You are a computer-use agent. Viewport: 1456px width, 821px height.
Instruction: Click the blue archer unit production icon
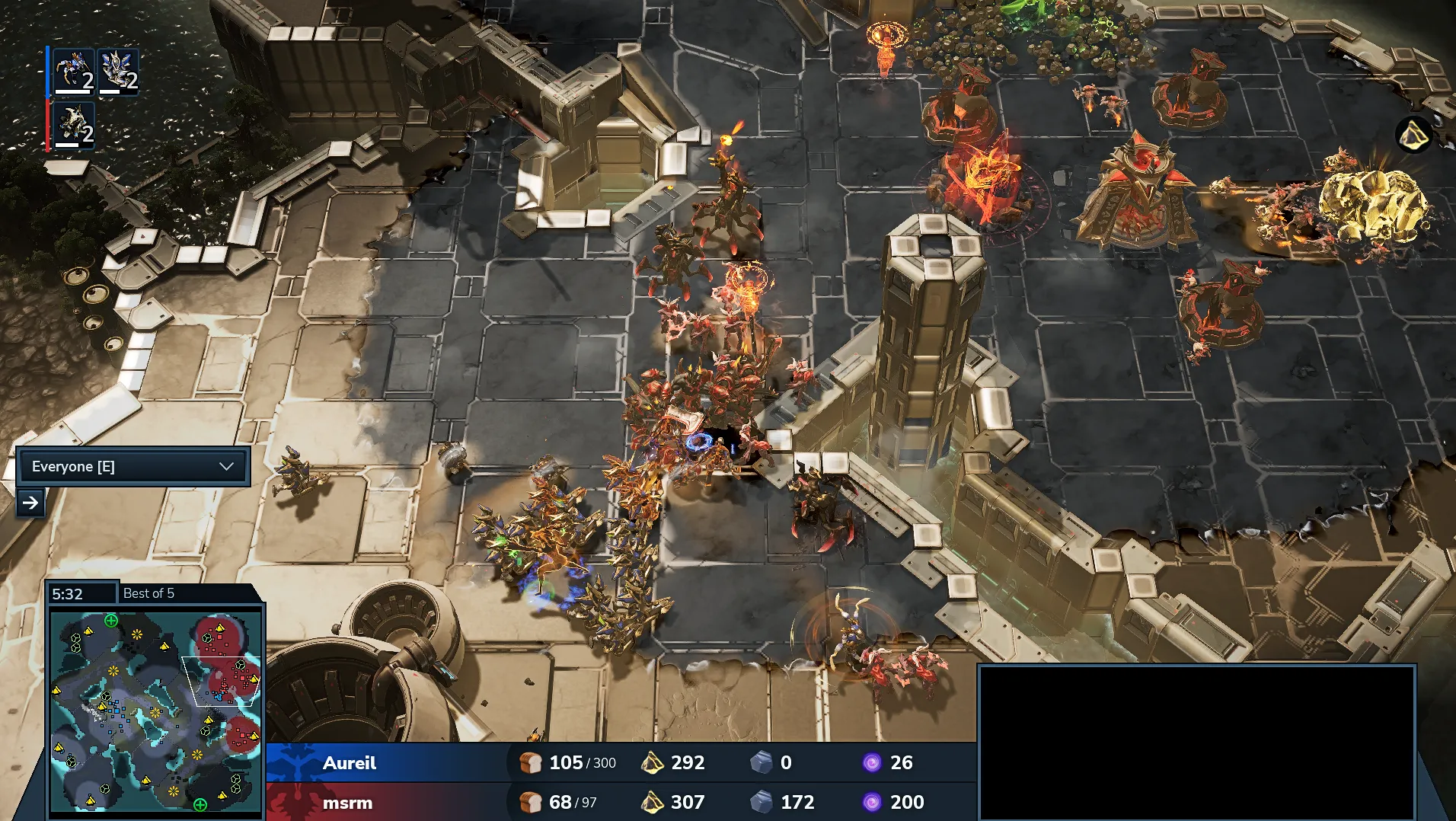click(x=75, y=71)
